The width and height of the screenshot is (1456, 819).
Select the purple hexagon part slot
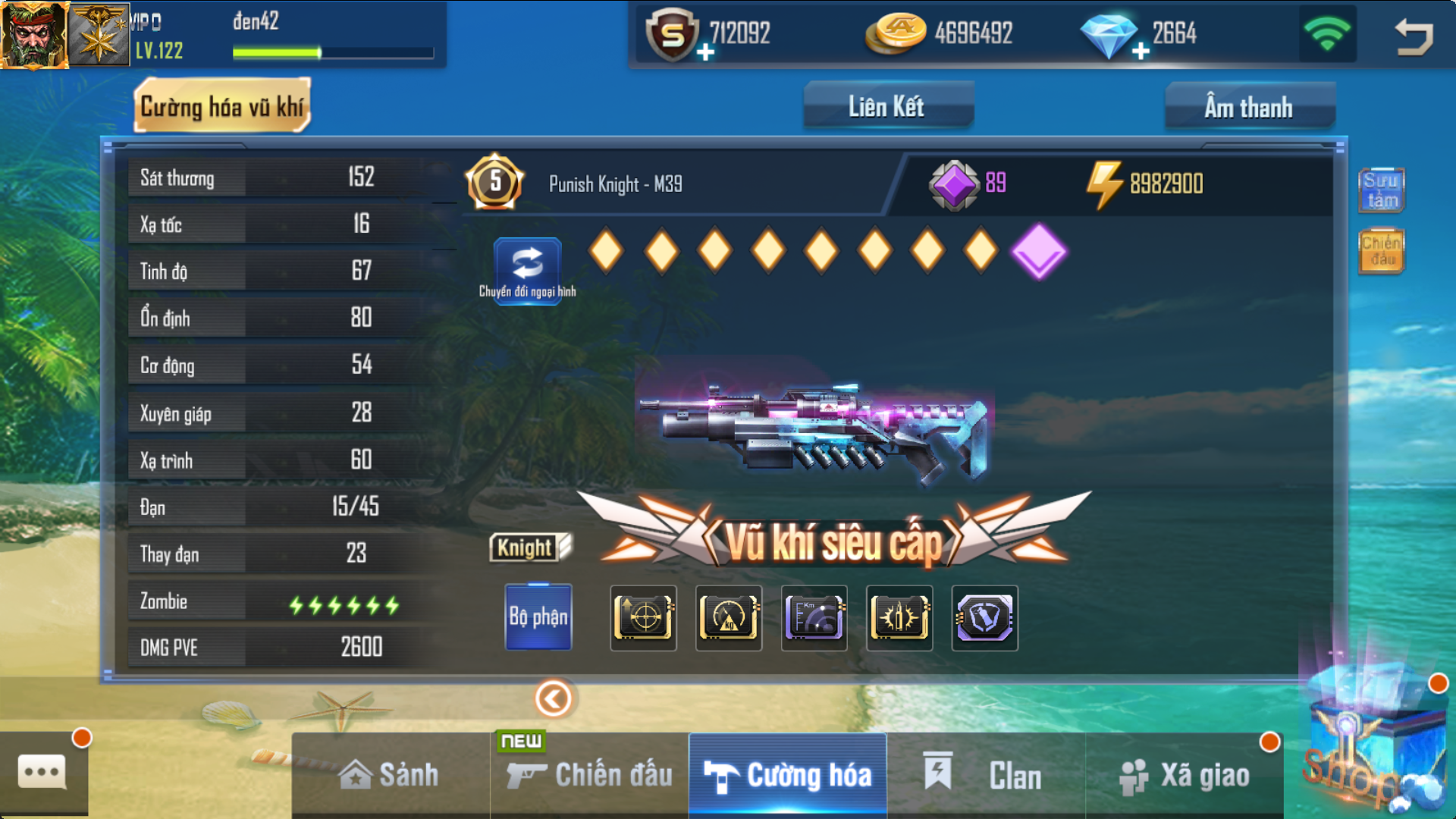tap(984, 617)
